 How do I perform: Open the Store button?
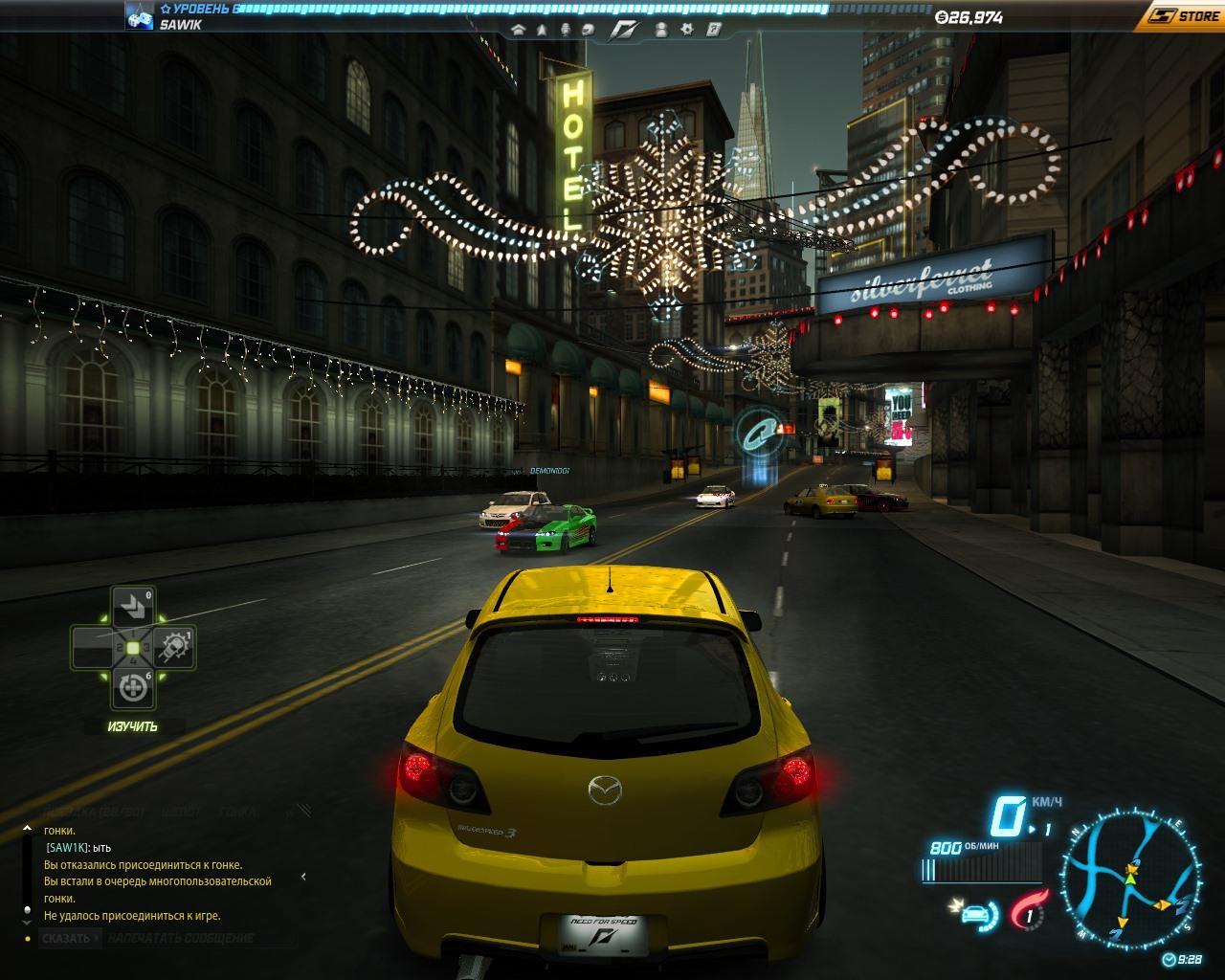[x=1185, y=15]
